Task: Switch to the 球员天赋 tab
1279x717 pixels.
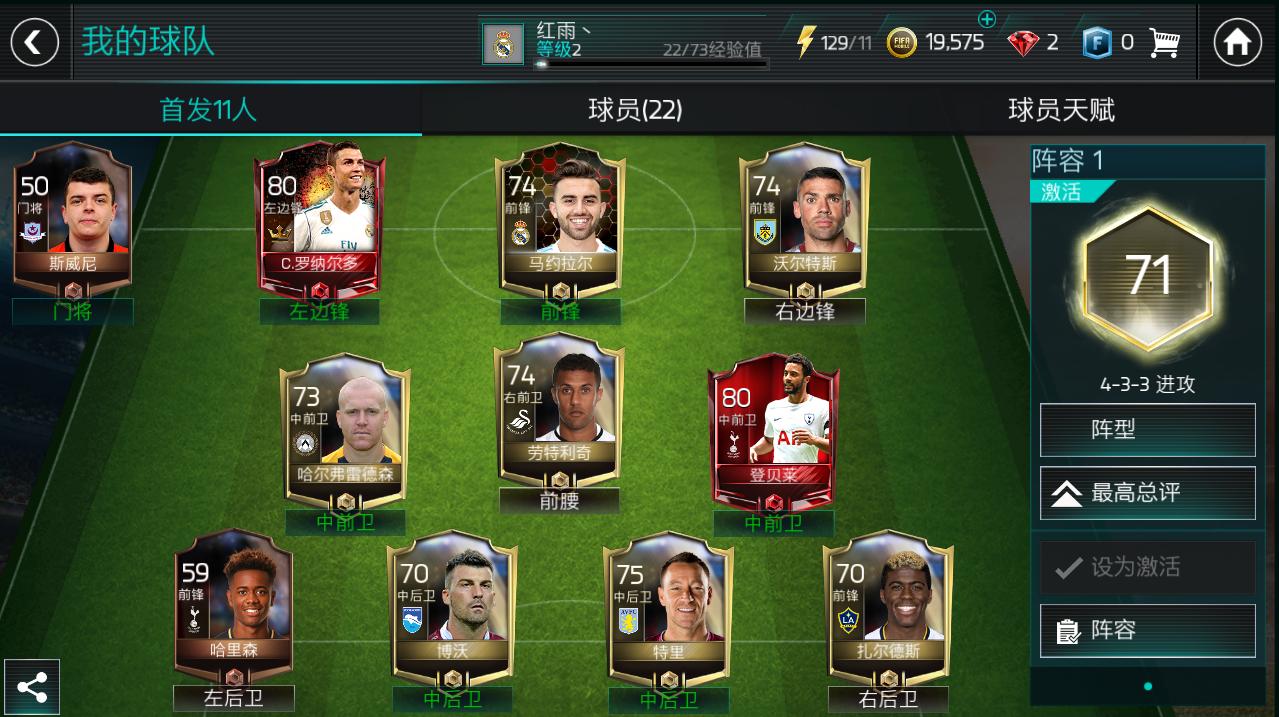Action: [x=1061, y=110]
